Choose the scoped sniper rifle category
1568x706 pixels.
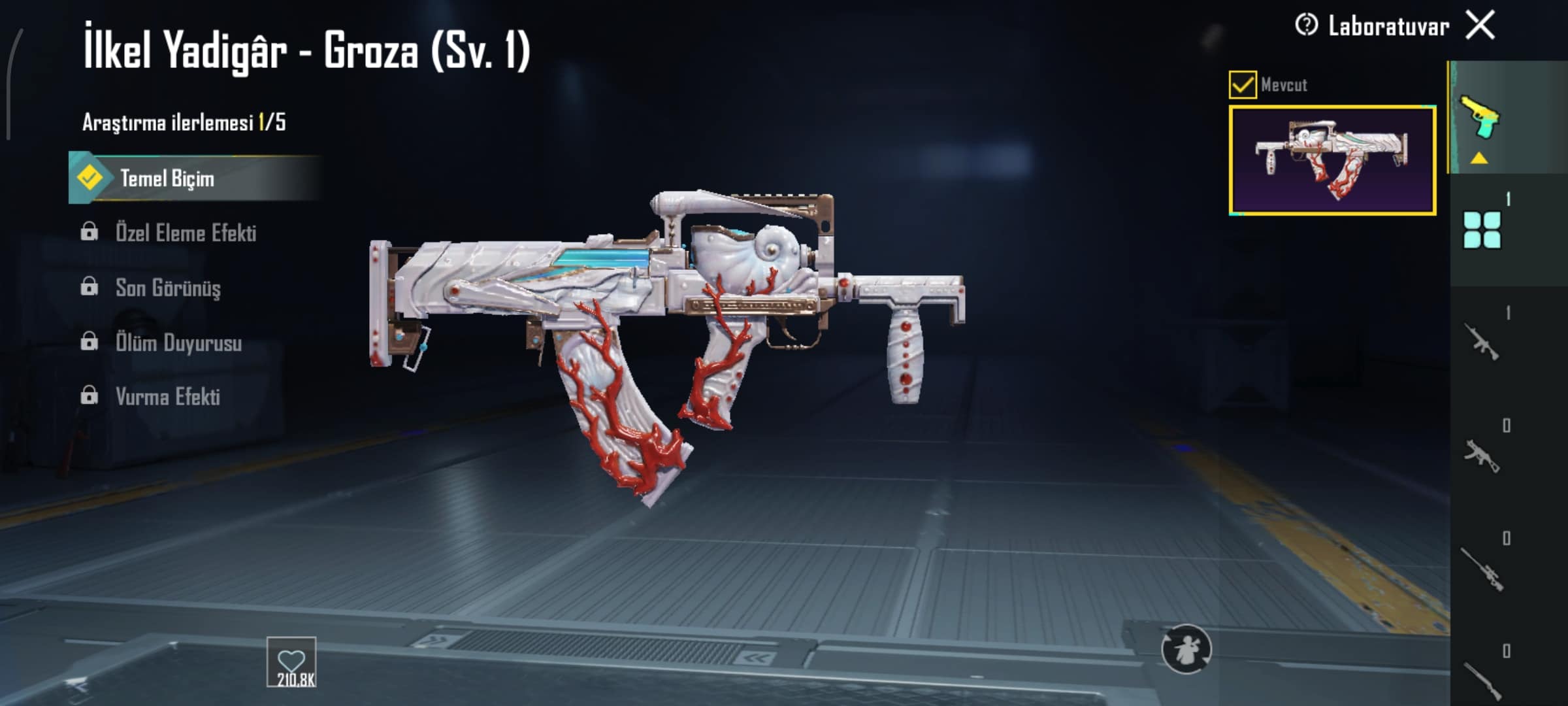click(1482, 569)
